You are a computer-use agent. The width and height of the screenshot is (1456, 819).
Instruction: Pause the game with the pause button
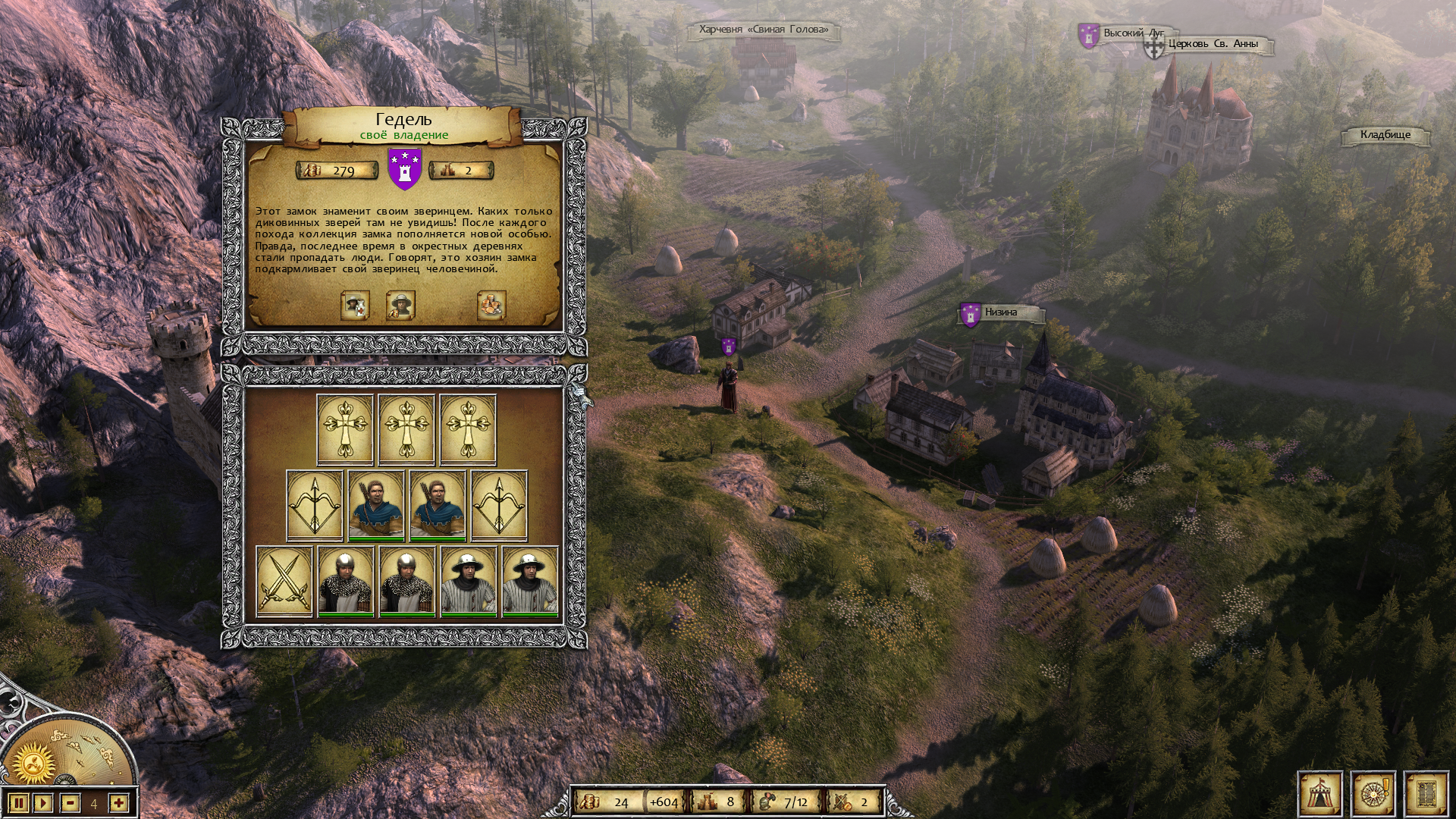pyautogui.click(x=20, y=803)
